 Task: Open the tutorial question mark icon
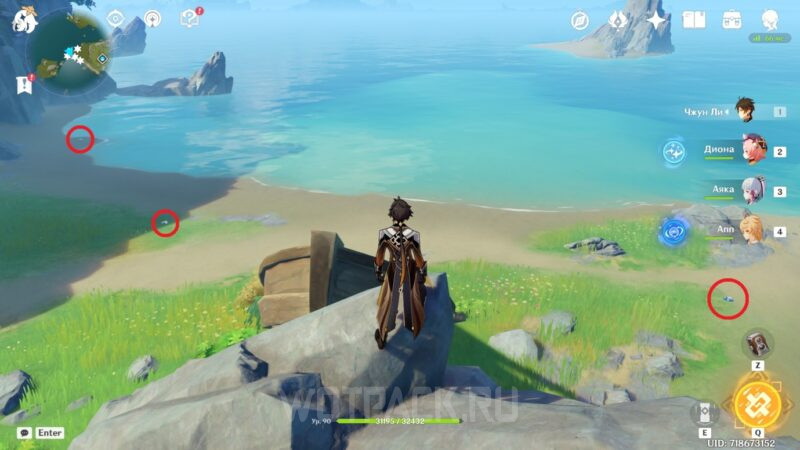coord(190,18)
